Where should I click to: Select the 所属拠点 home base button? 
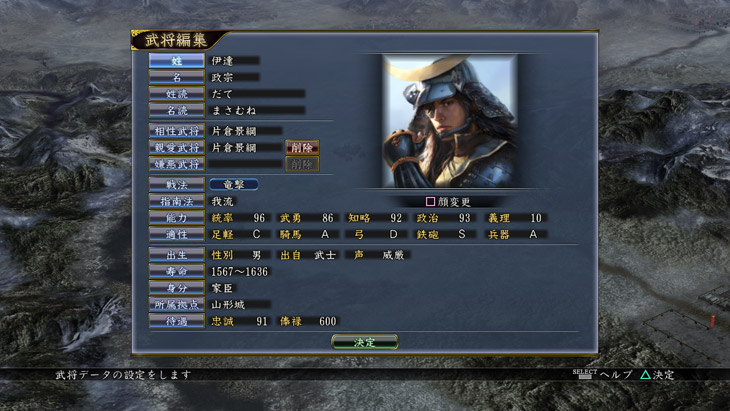click(x=177, y=304)
